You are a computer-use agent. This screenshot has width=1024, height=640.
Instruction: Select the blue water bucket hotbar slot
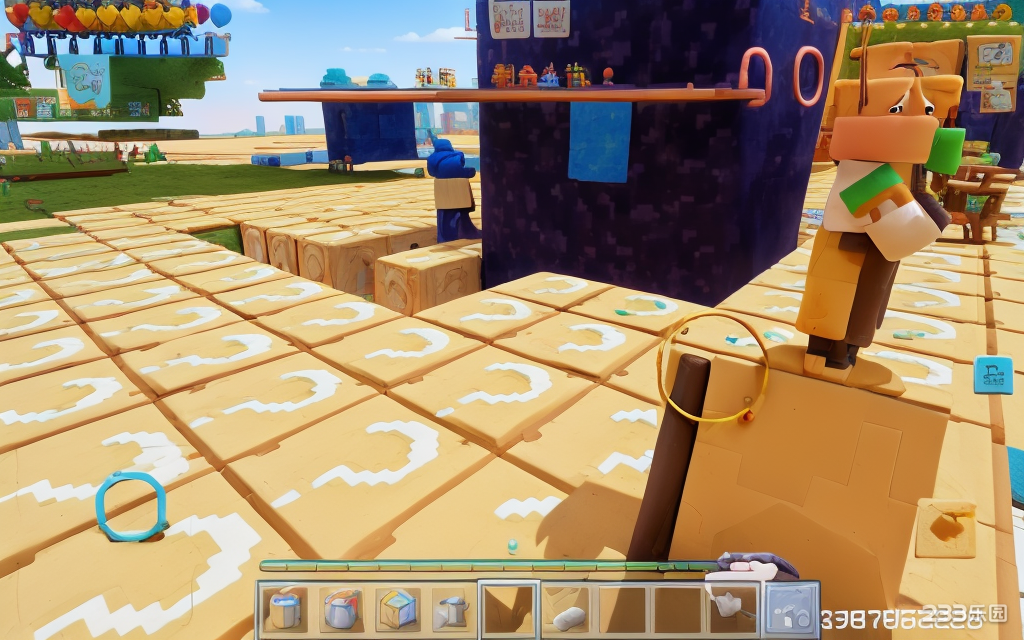(285, 609)
